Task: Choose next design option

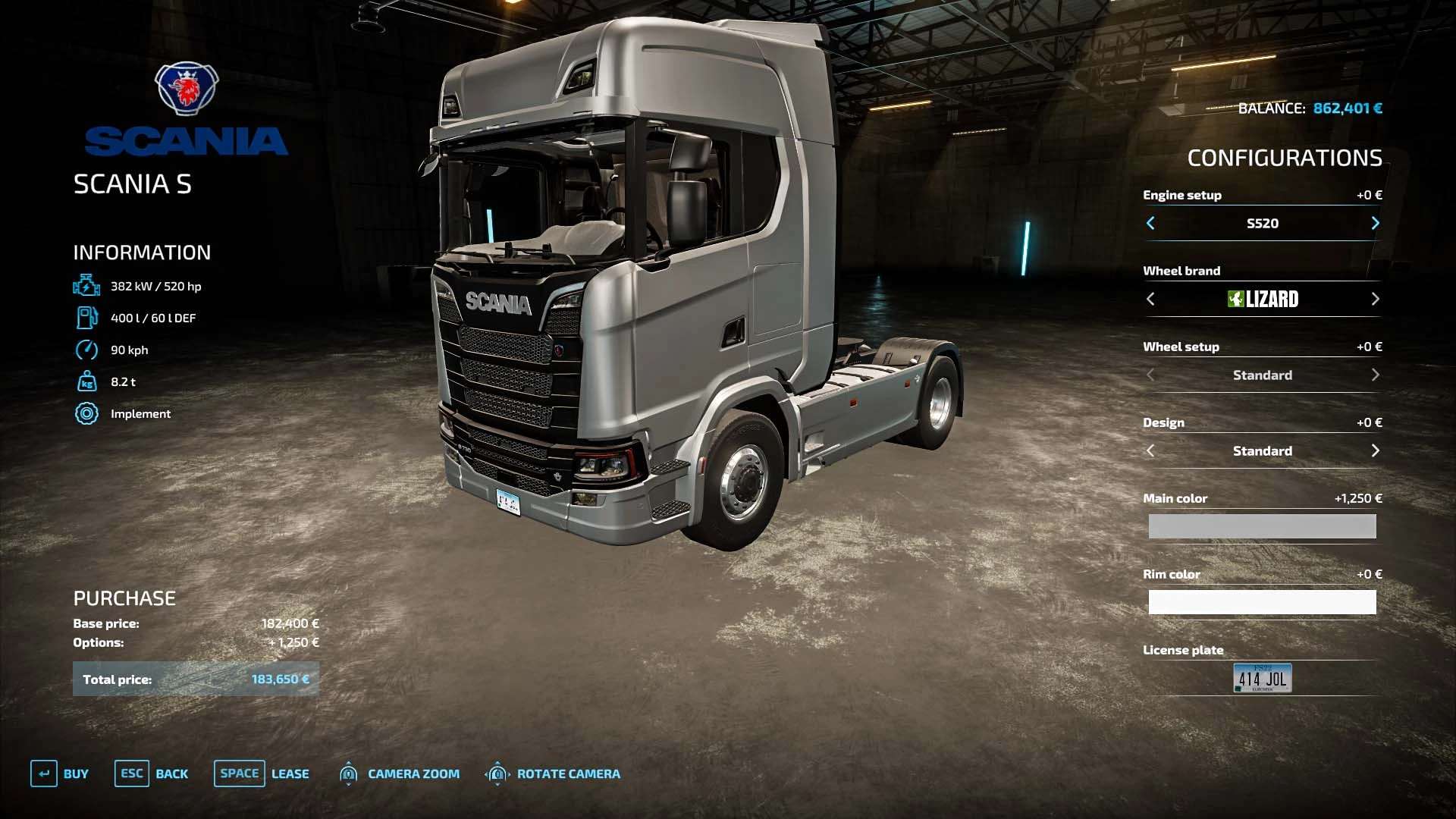Action: [x=1375, y=450]
